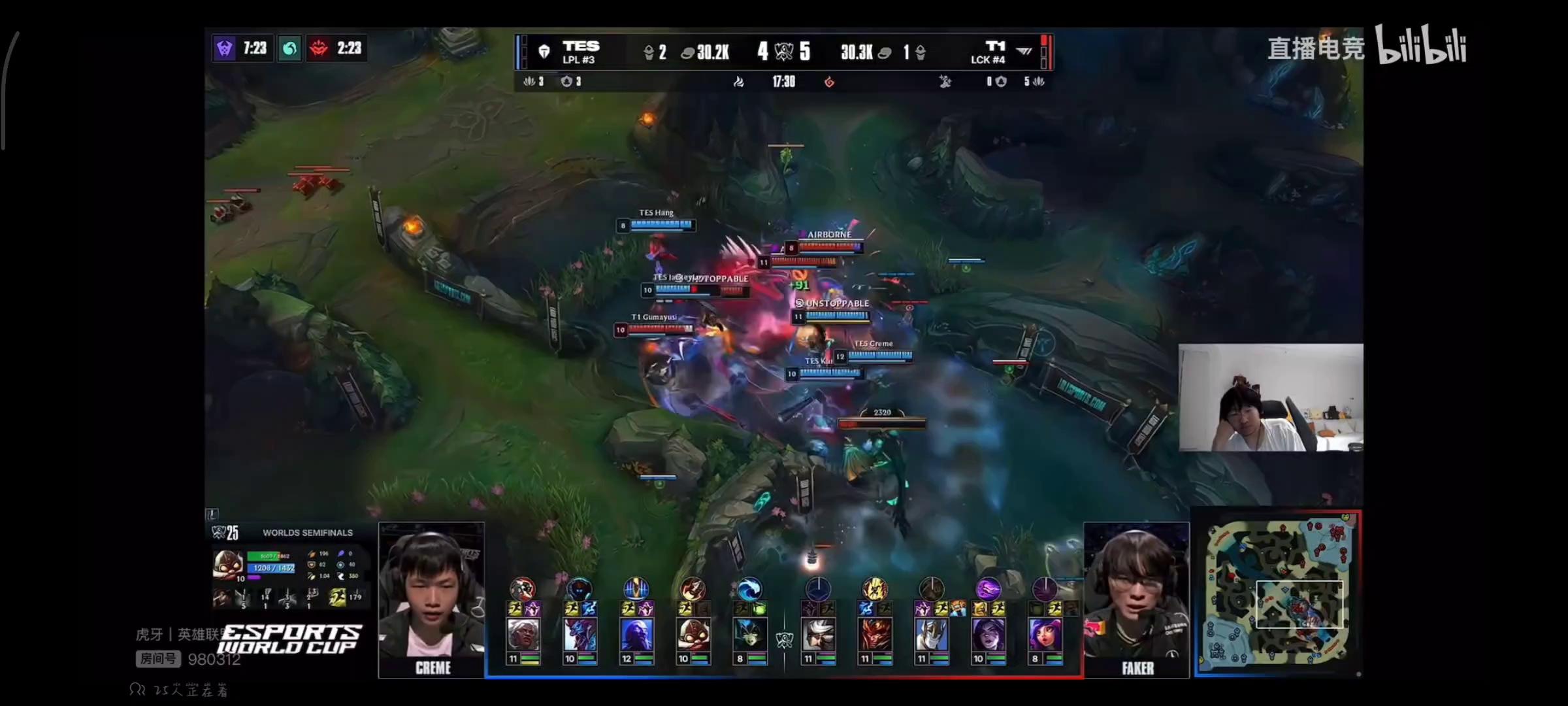Click the large Ziggs portrait in stats panel
The width and height of the screenshot is (1568, 706).
228,564
